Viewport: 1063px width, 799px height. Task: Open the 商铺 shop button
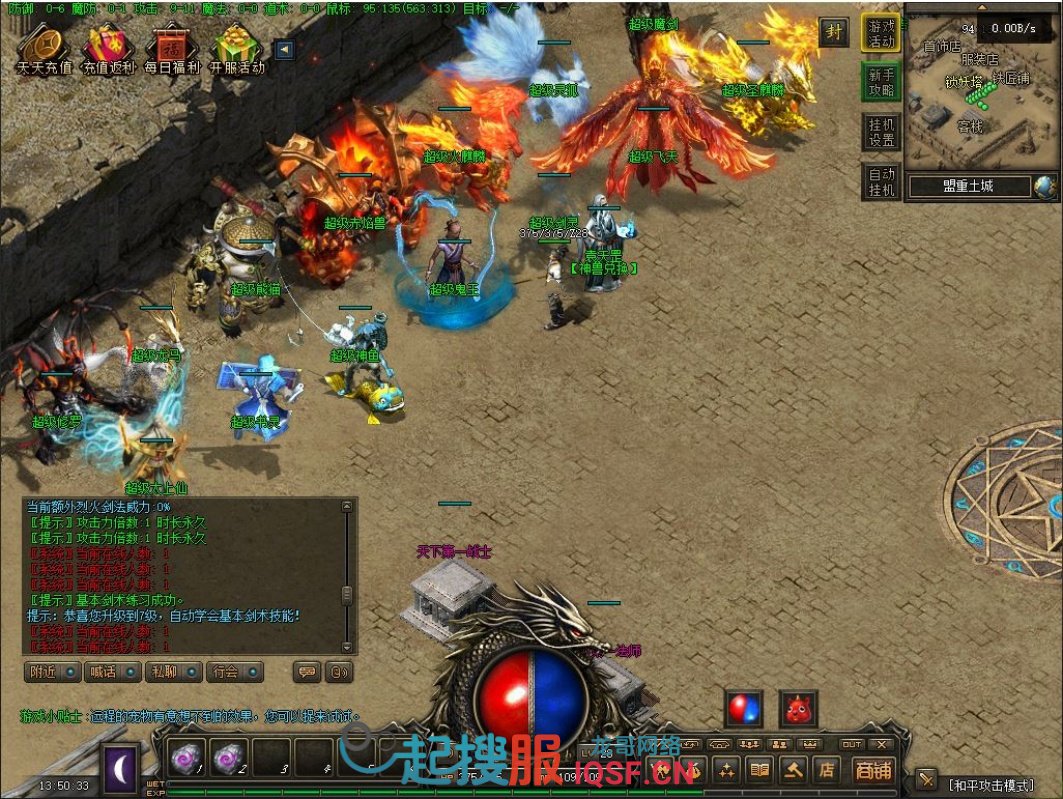click(874, 769)
